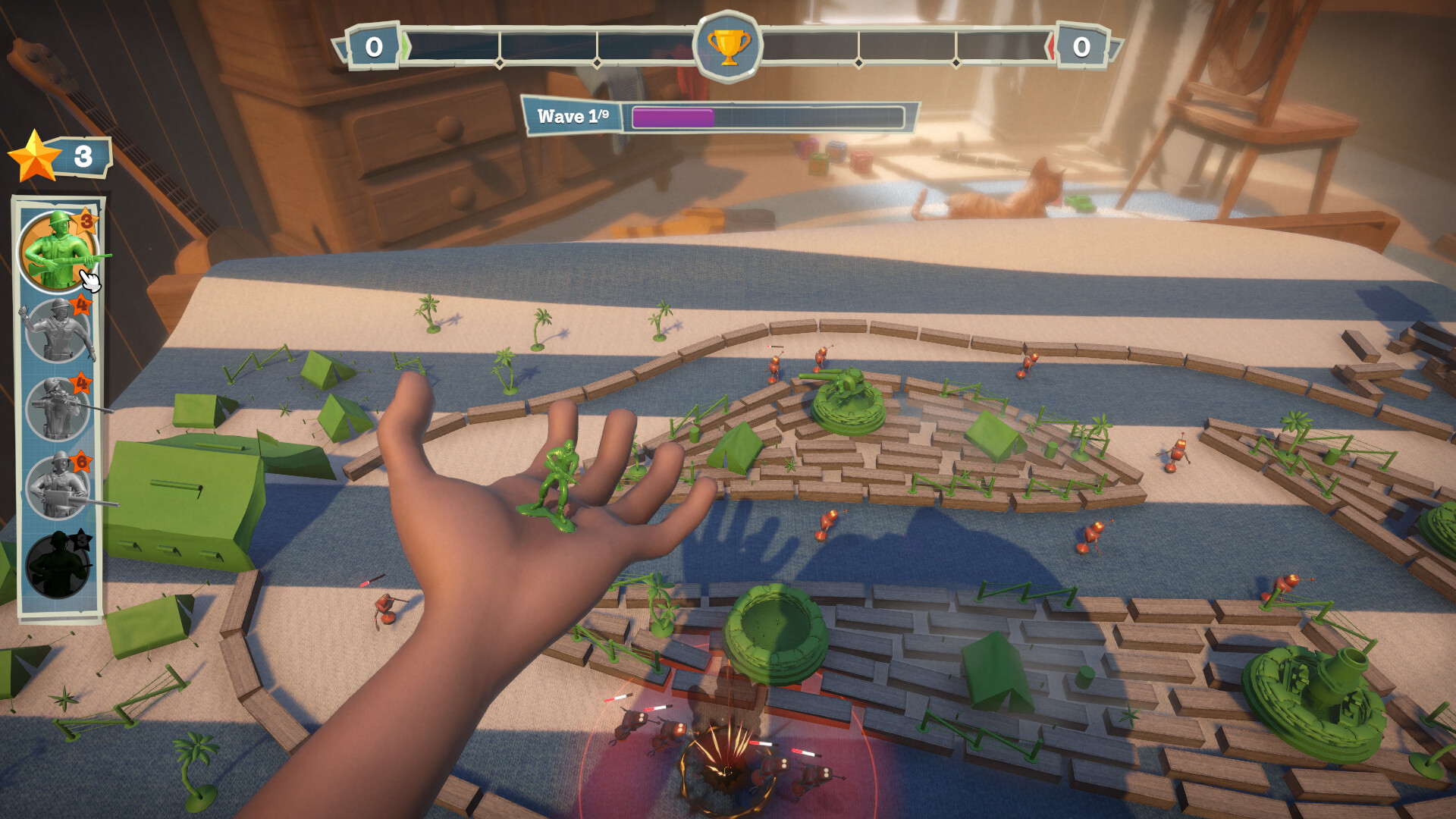The width and height of the screenshot is (1456, 819).
Task: Select the 4-star grenadier unit
Action: click(57, 334)
